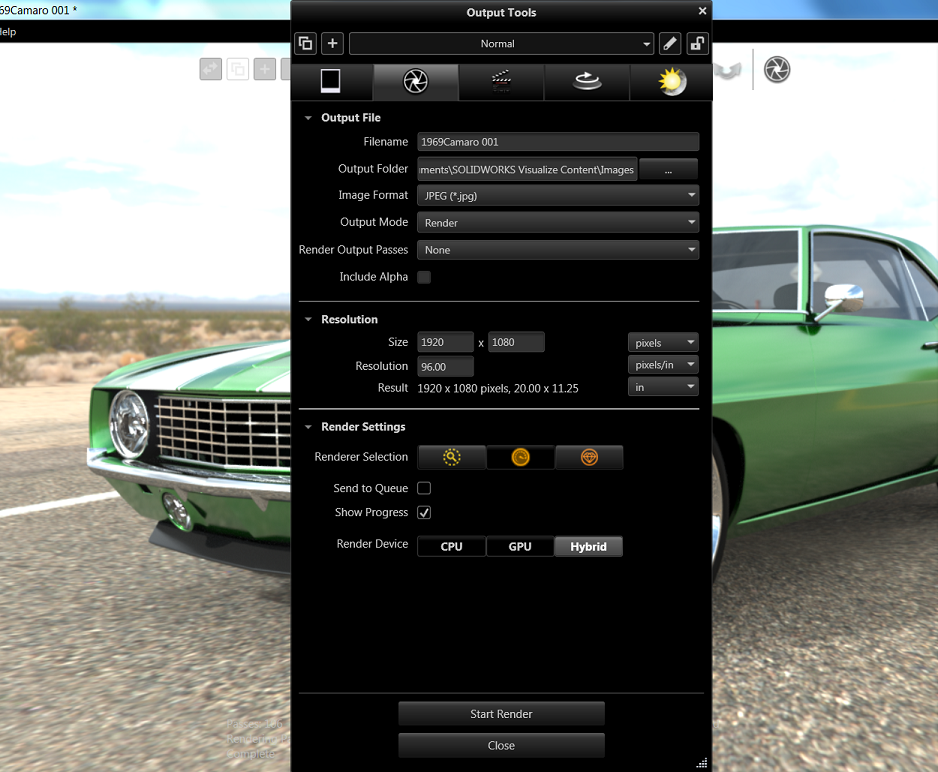This screenshot has width=938, height=772.
Task: Switch to the camera aperture render tab
Action: pos(416,82)
